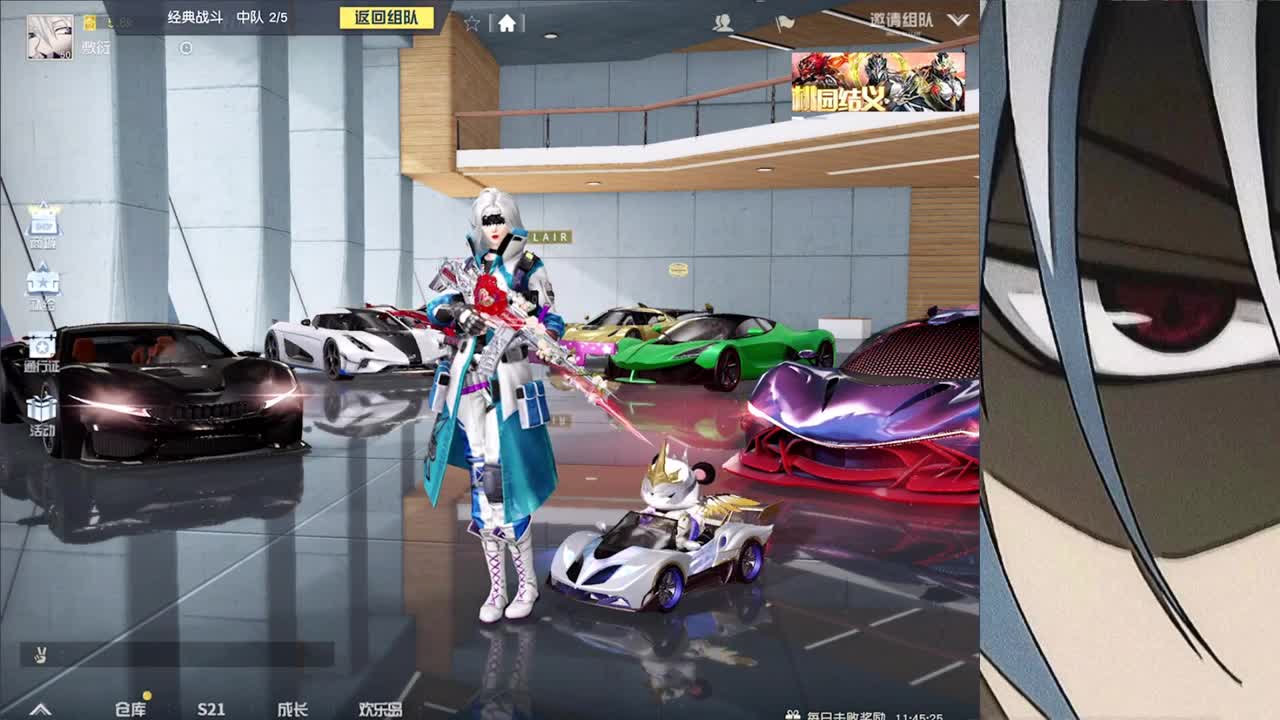
Task: Open the Home lobby icon at top
Action: [508, 23]
